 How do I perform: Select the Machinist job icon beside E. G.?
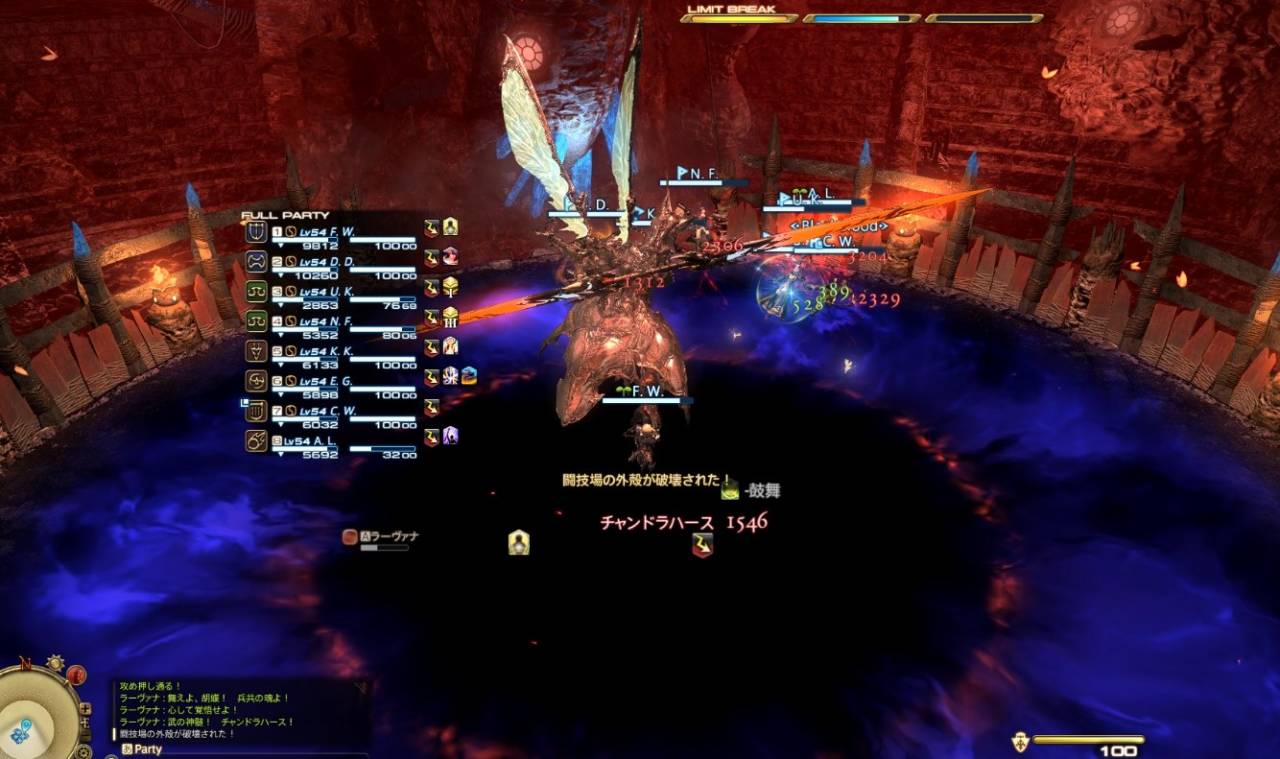pos(258,380)
